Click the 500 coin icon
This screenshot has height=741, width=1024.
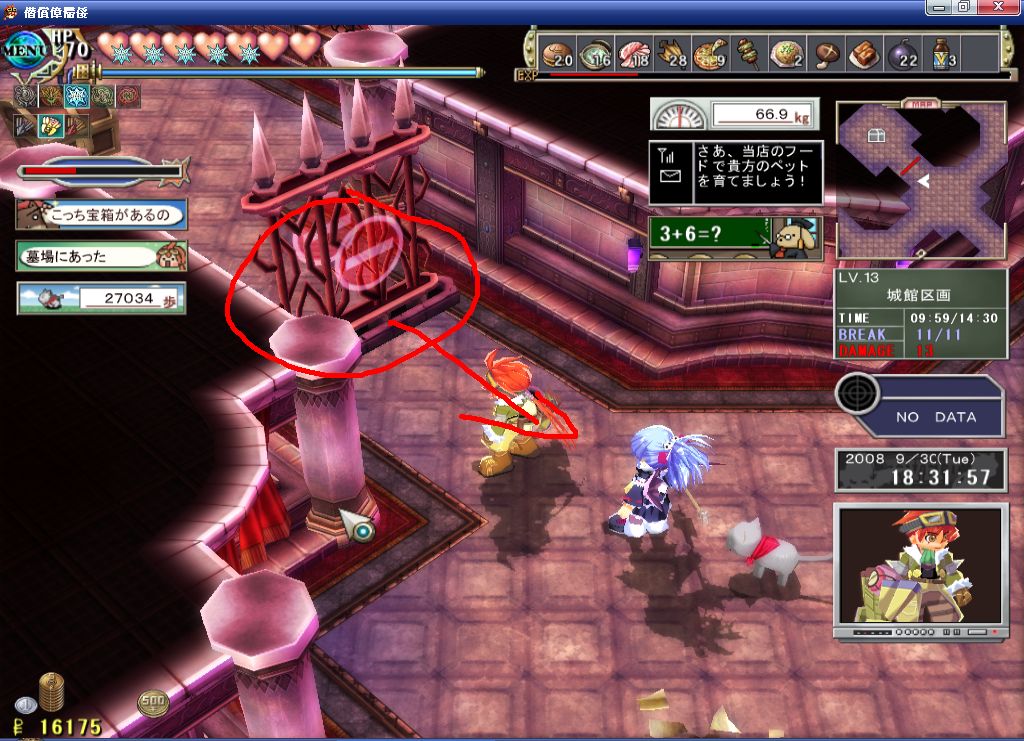[x=153, y=703]
